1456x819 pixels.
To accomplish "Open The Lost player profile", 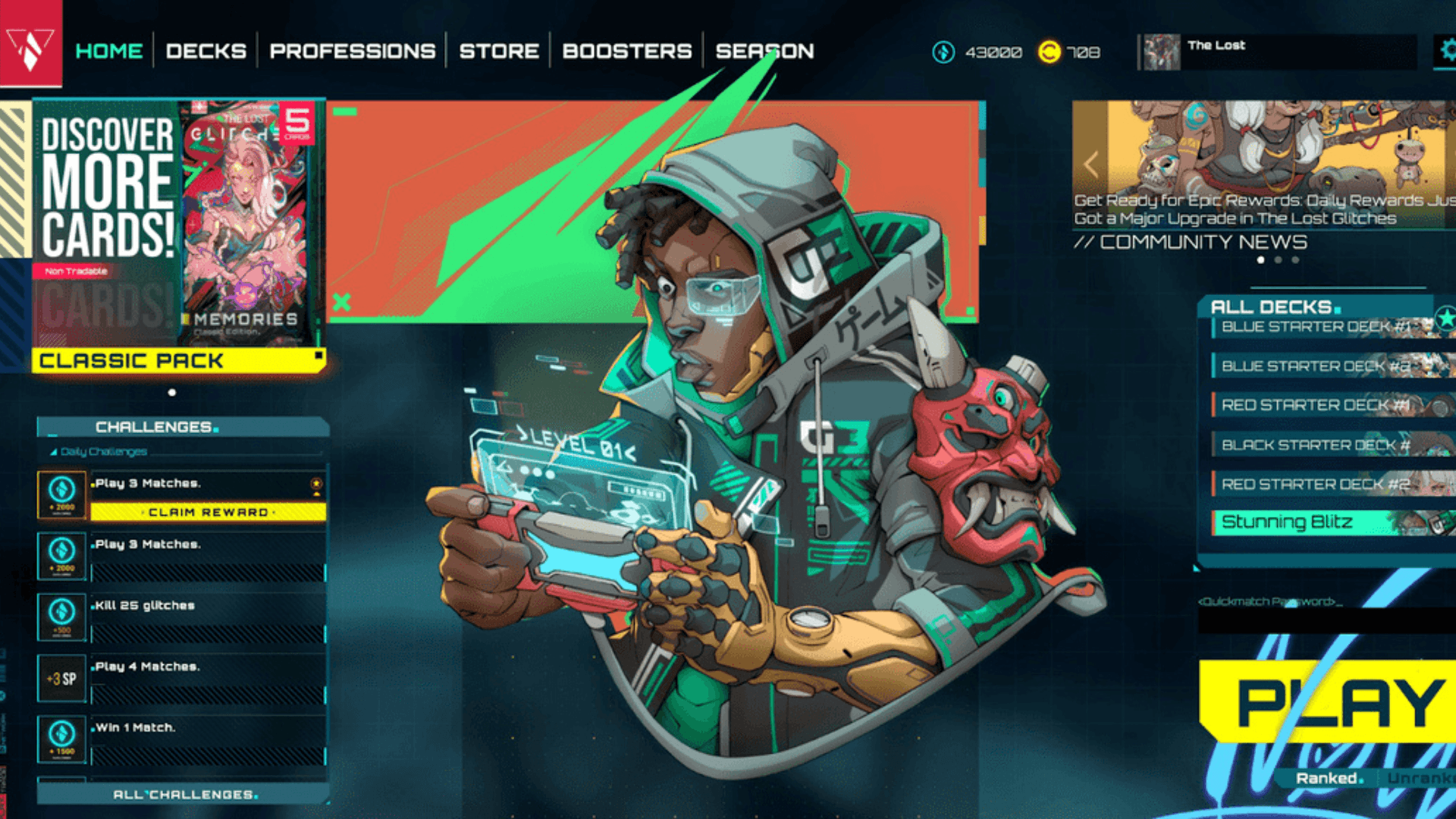I will (x=1278, y=52).
